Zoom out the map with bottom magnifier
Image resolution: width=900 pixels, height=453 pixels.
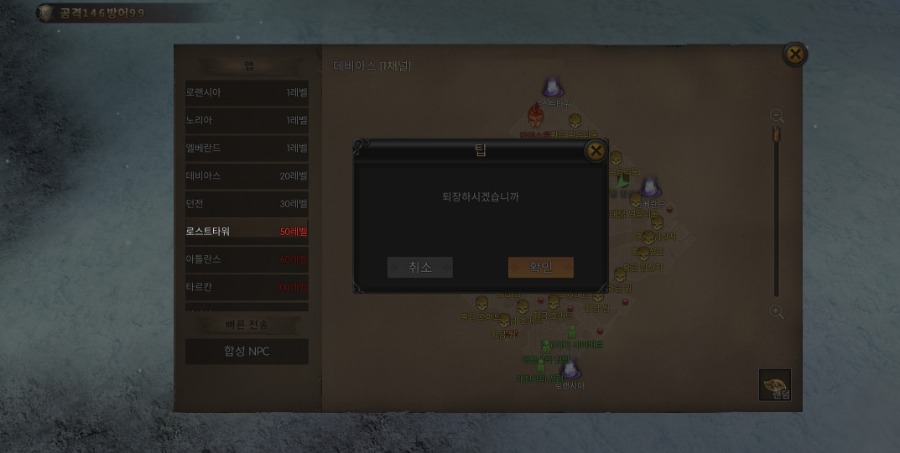point(777,312)
